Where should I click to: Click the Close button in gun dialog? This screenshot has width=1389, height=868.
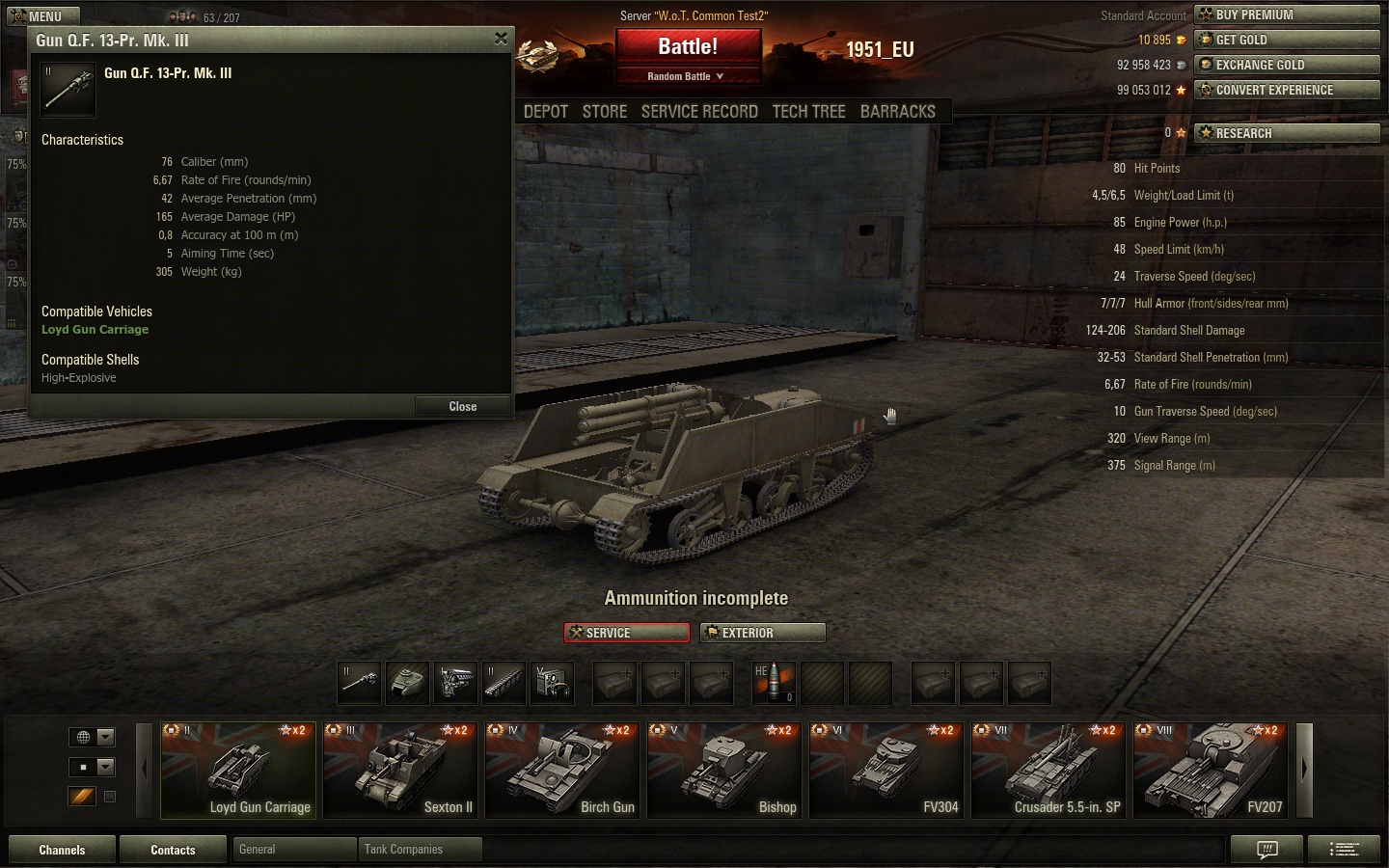tap(462, 406)
